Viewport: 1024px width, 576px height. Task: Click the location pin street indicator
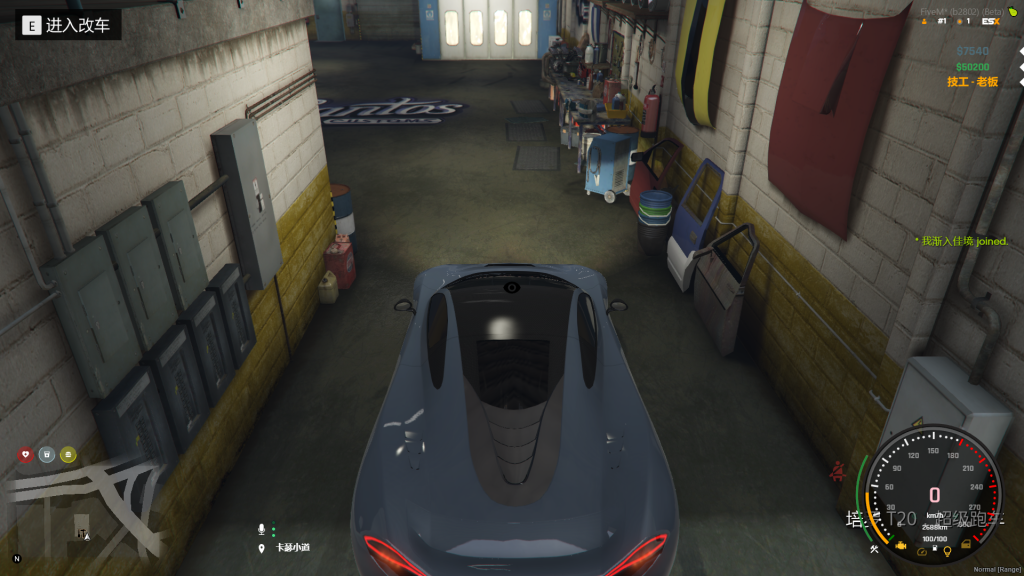click(262, 548)
